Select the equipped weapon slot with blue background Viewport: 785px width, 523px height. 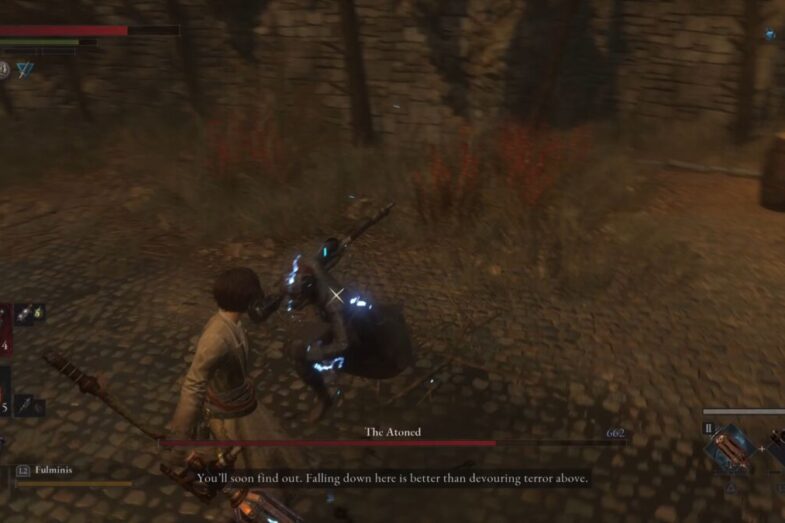730,447
